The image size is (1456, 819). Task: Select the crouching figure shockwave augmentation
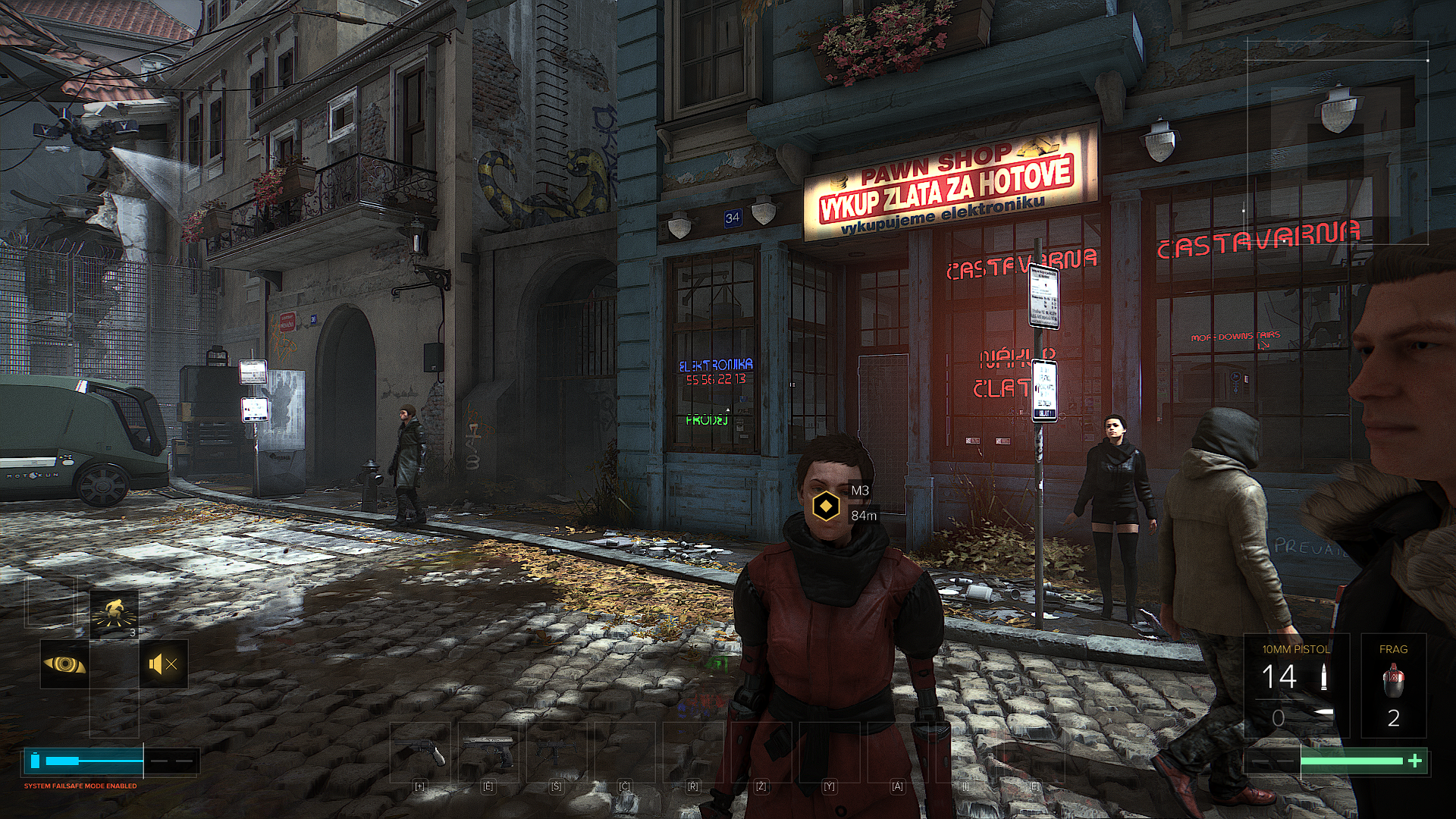click(x=115, y=614)
